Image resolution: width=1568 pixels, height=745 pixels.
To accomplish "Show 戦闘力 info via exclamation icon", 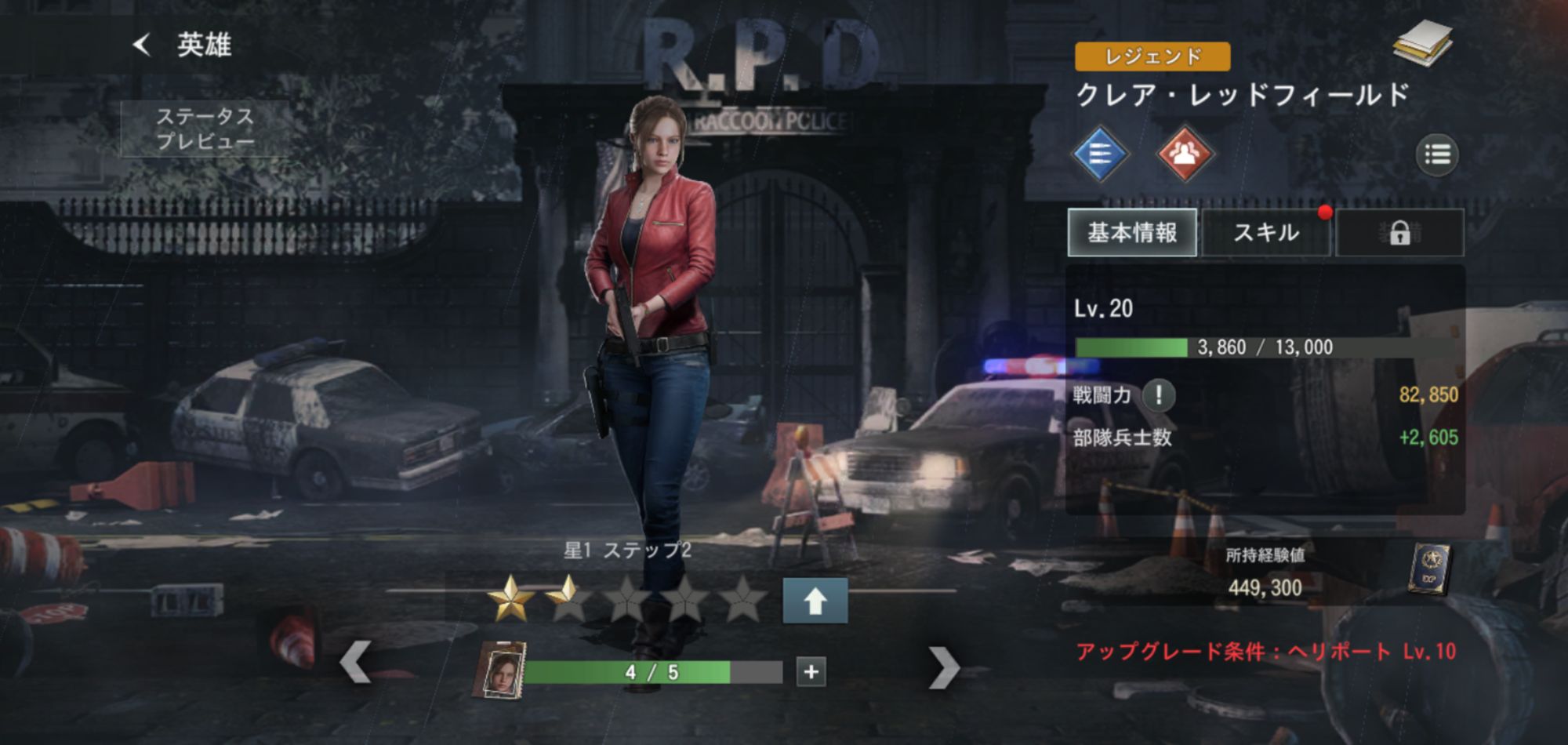I will (1159, 394).
